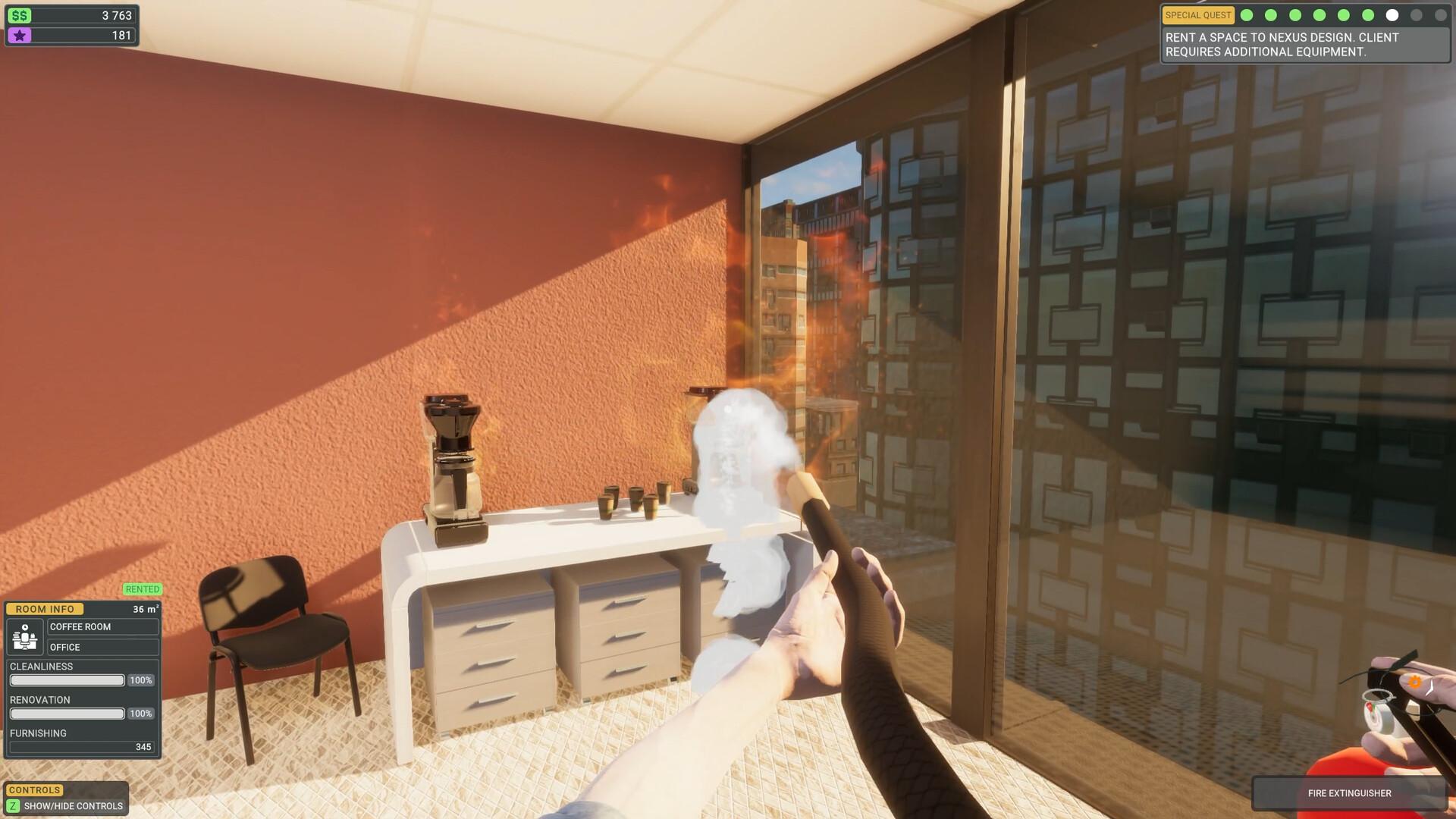The height and width of the screenshot is (819, 1456).
Task: Click the ROOM INFO header
Action: click(43, 609)
